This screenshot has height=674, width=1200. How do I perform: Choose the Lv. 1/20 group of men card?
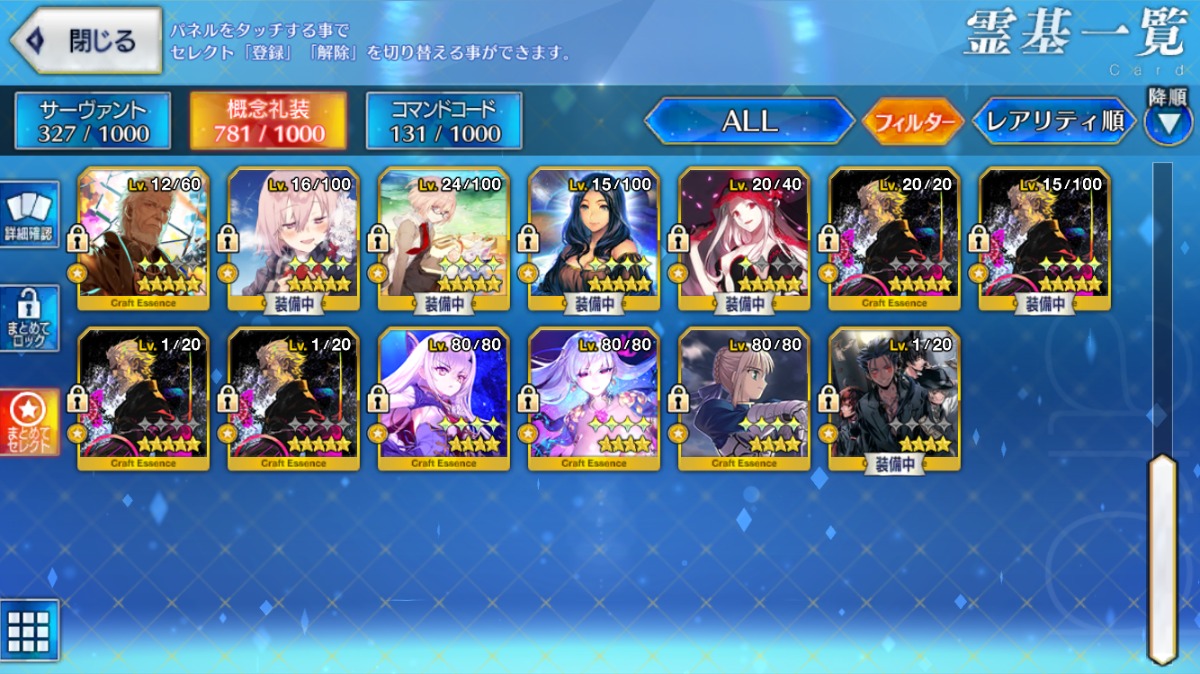click(894, 398)
